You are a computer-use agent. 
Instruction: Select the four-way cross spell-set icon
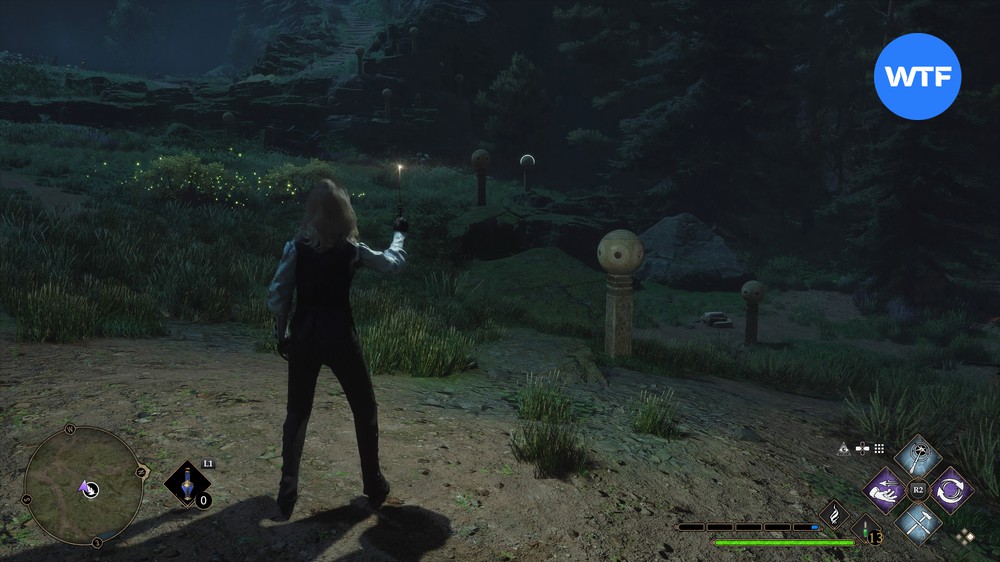tap(862, 449)
